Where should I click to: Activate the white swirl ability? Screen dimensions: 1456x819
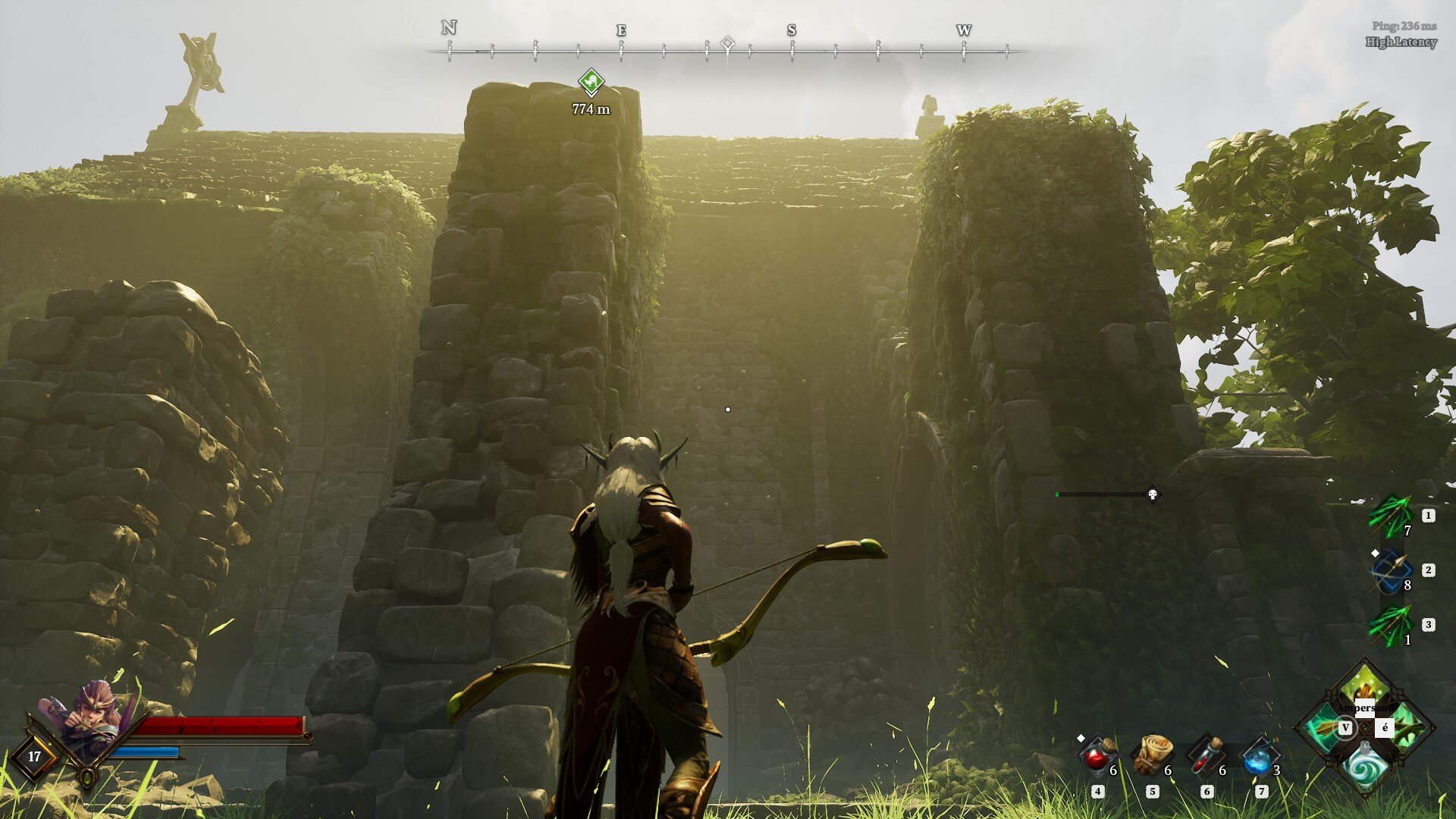[1365, 767]
